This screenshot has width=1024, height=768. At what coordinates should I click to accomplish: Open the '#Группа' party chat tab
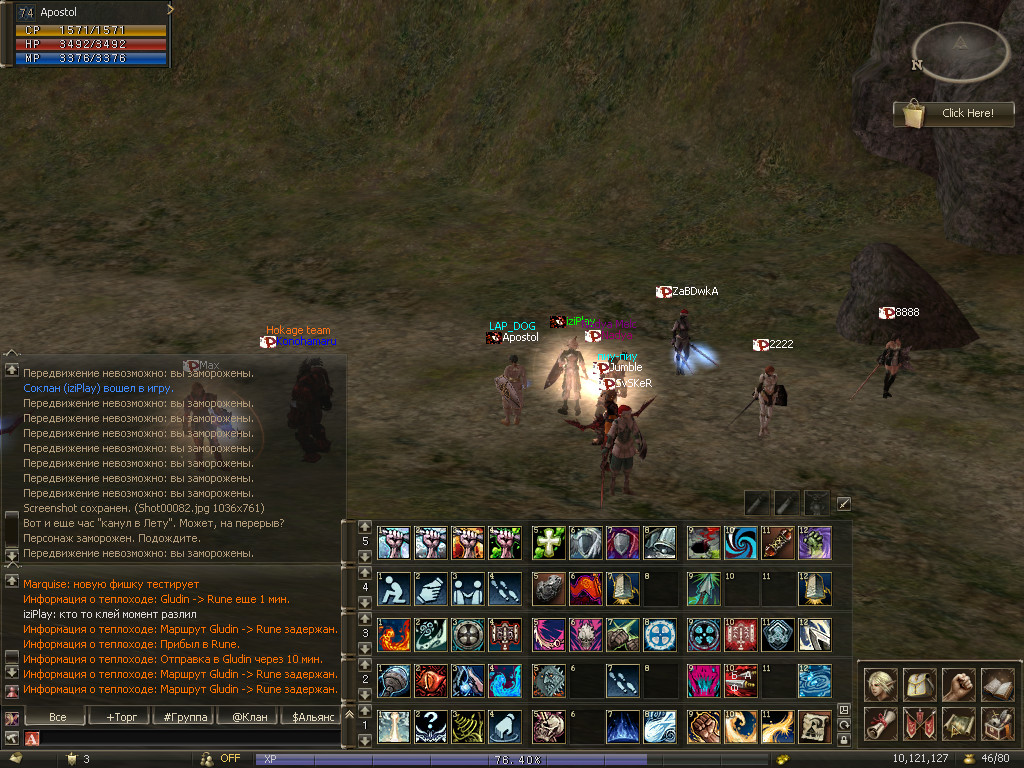[183, 716]
